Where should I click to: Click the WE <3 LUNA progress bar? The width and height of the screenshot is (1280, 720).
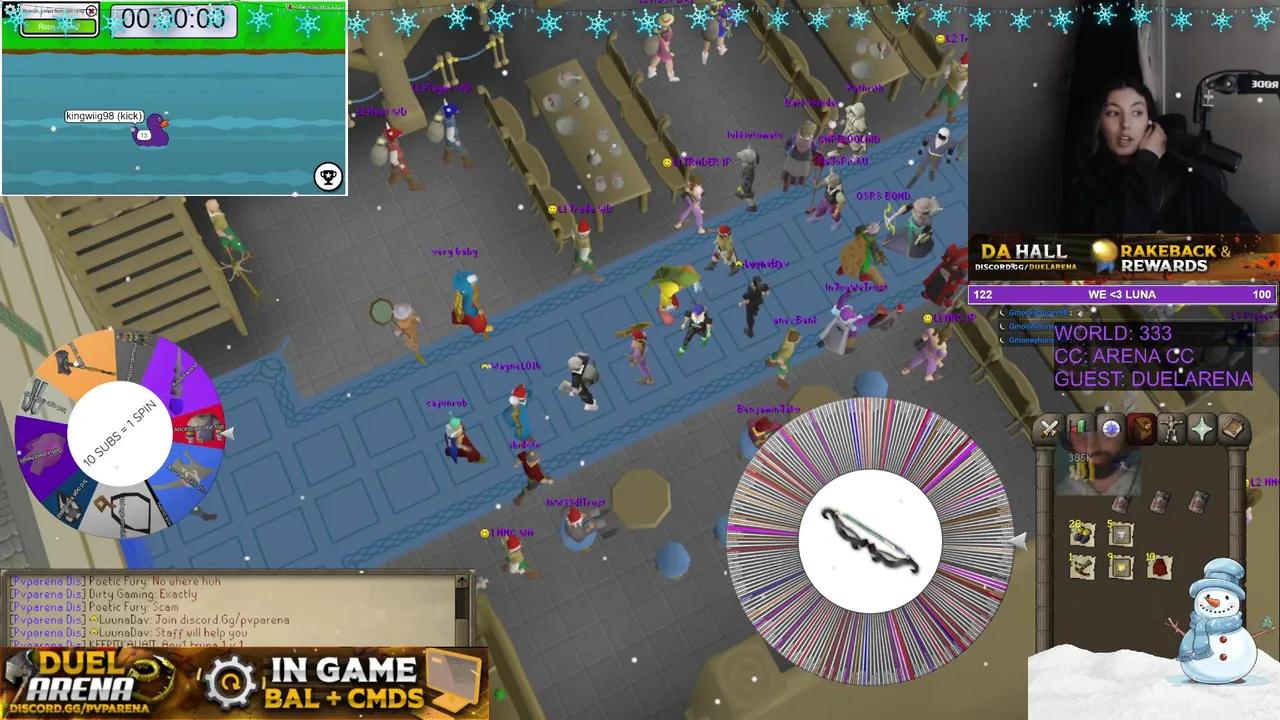pyautogui.click(x=1122, y=294)
